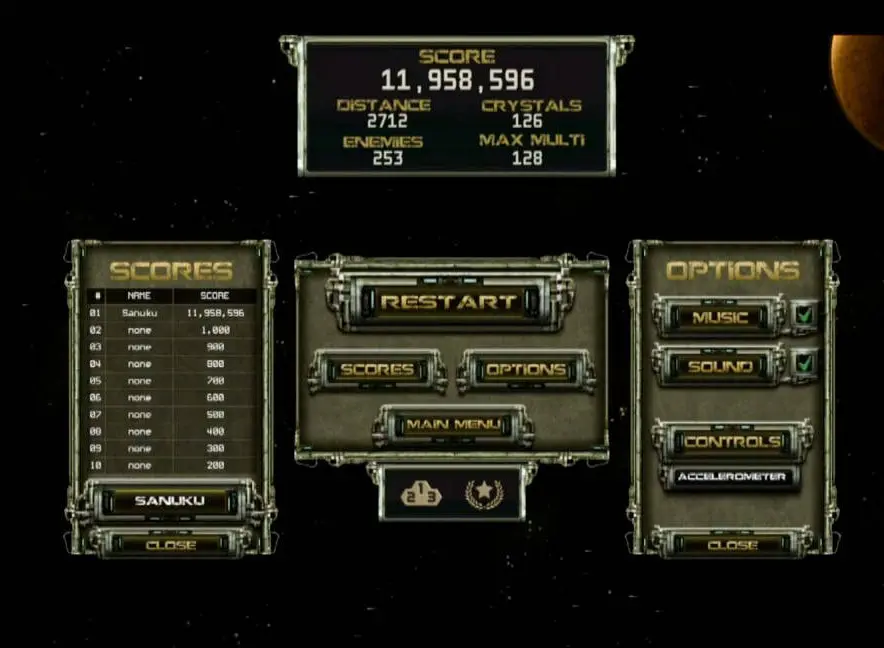The width and height of the screenshot is (884, 648).
Task: Click the Restart button
Action: (x=449, y=301)
